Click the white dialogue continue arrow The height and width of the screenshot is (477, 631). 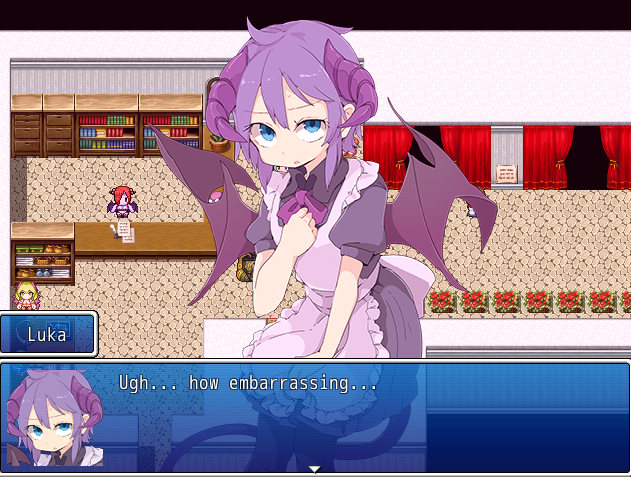pyautogui.click(x=315, y=468)
